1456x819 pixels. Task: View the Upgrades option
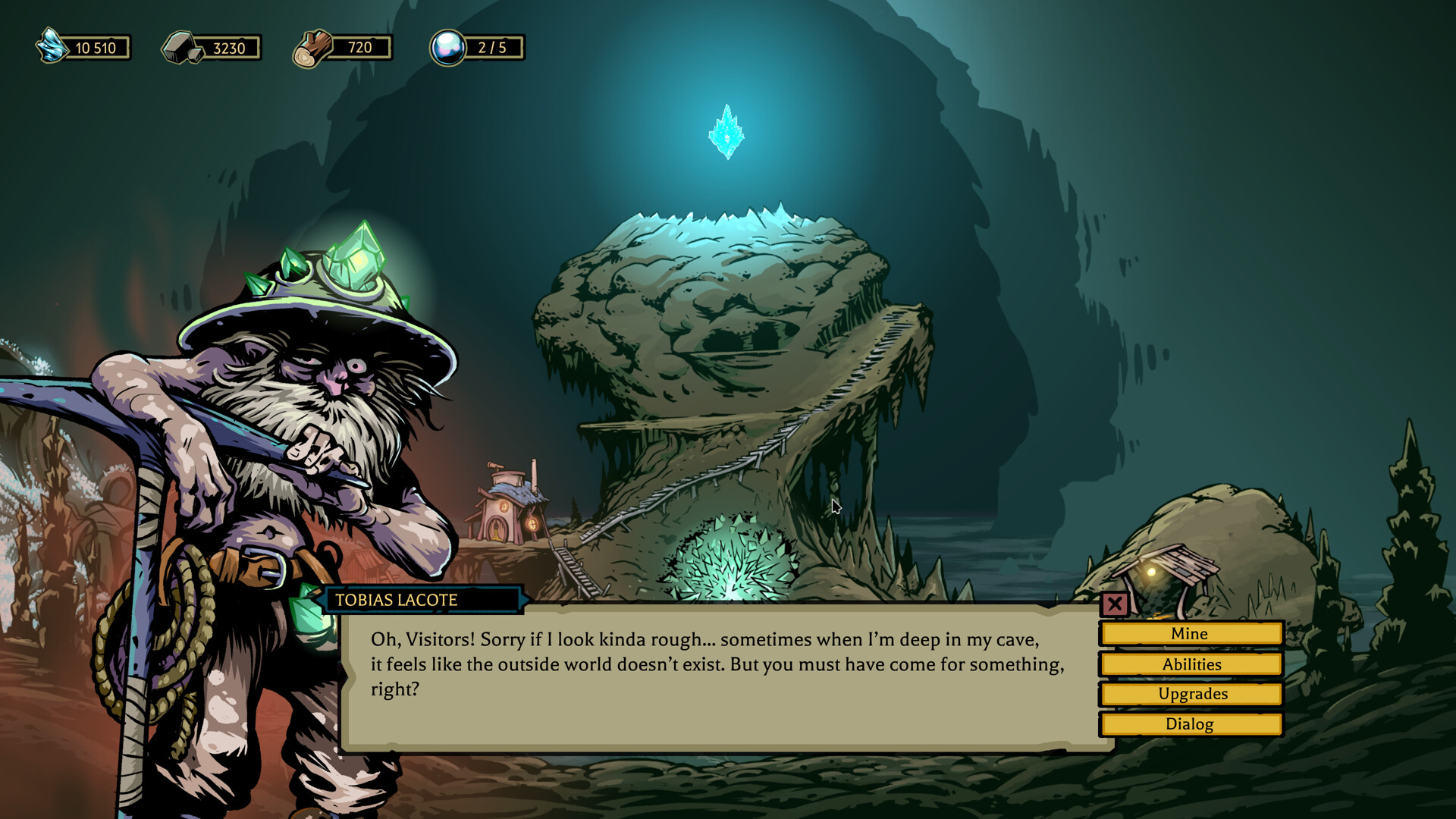[x=1190, y=693]
